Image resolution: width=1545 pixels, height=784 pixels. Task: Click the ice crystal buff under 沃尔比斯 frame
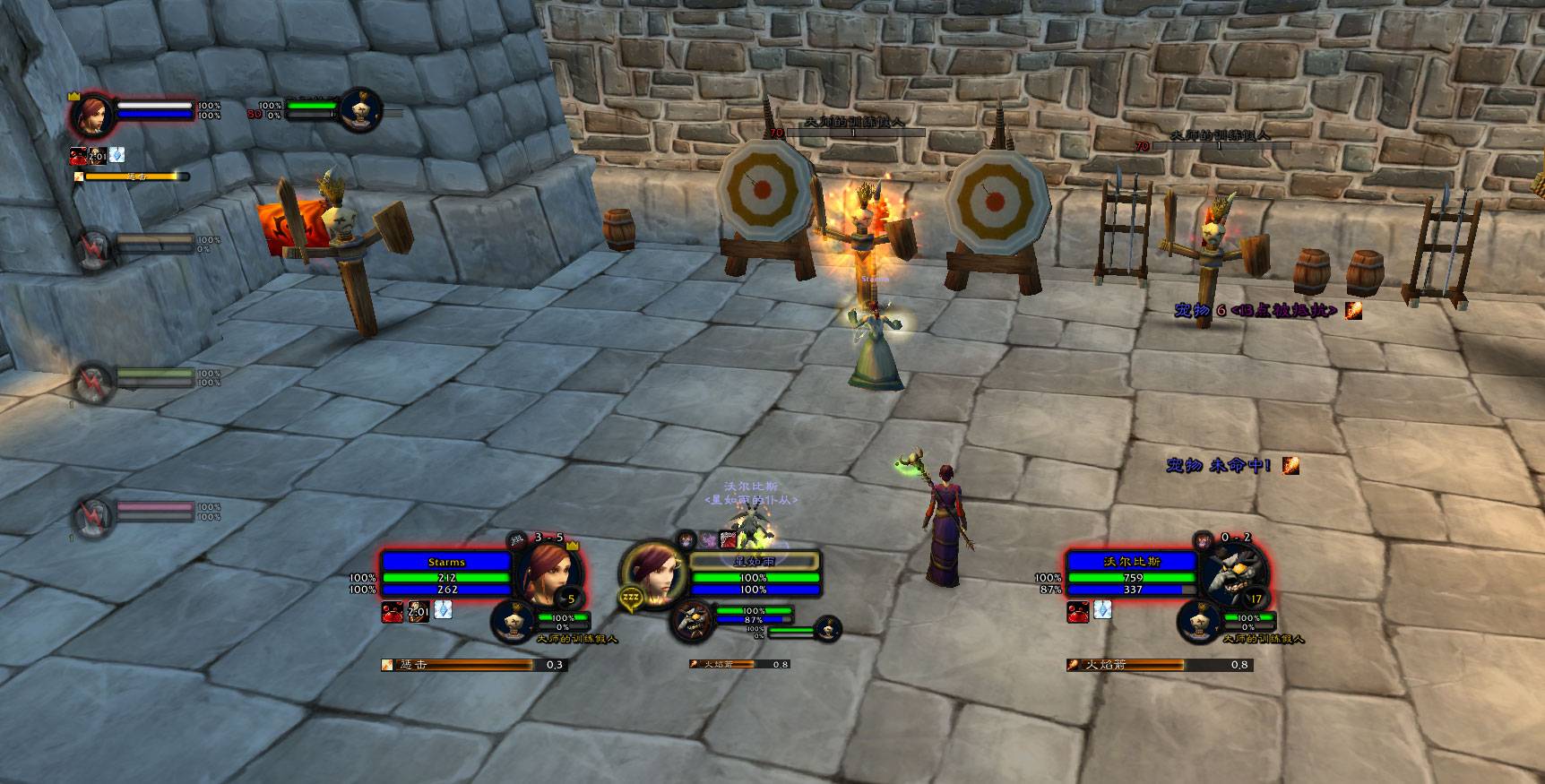[1102, 610]
